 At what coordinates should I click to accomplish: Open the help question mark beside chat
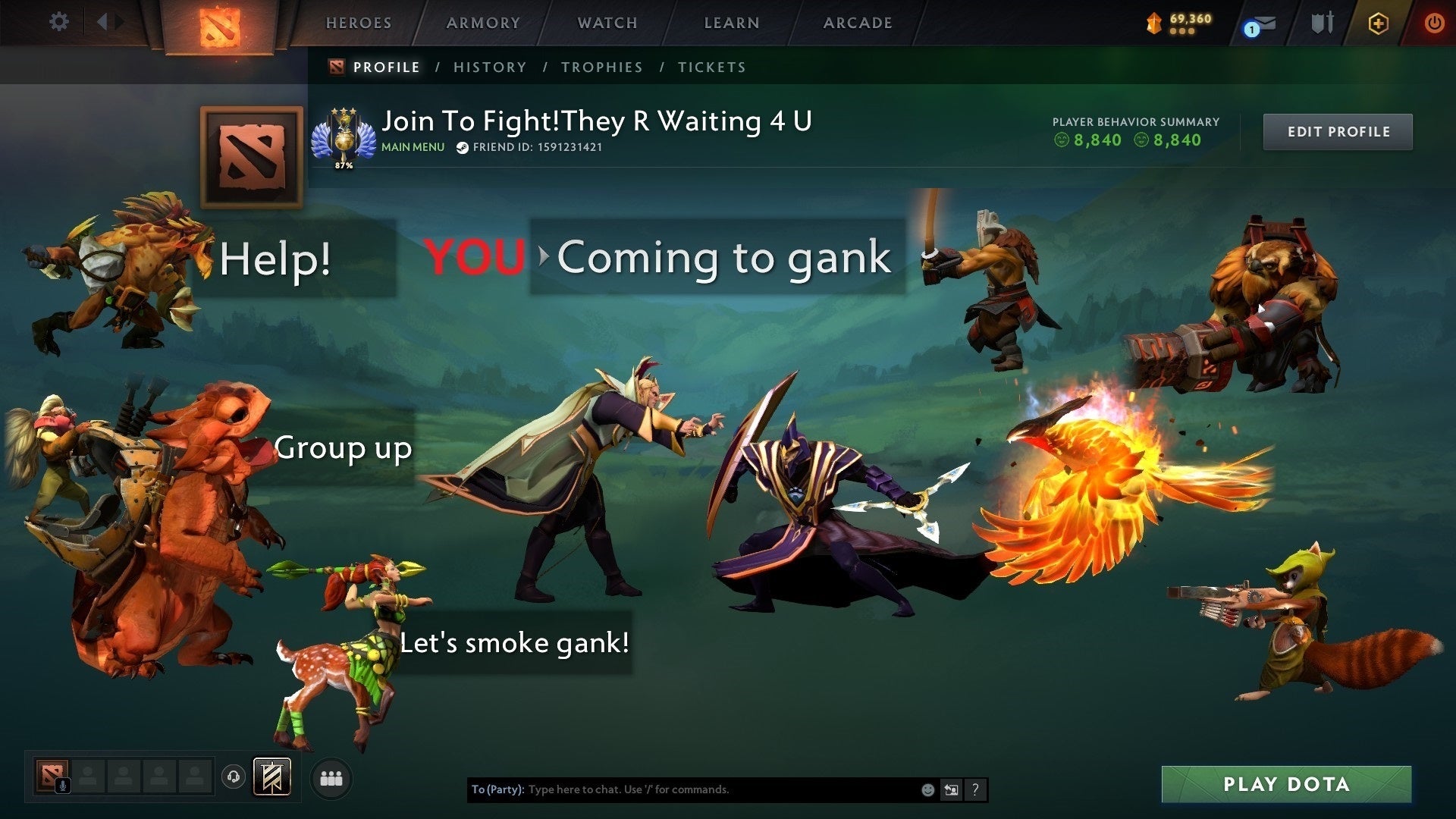pyautogui.click(x=975, y=789)
